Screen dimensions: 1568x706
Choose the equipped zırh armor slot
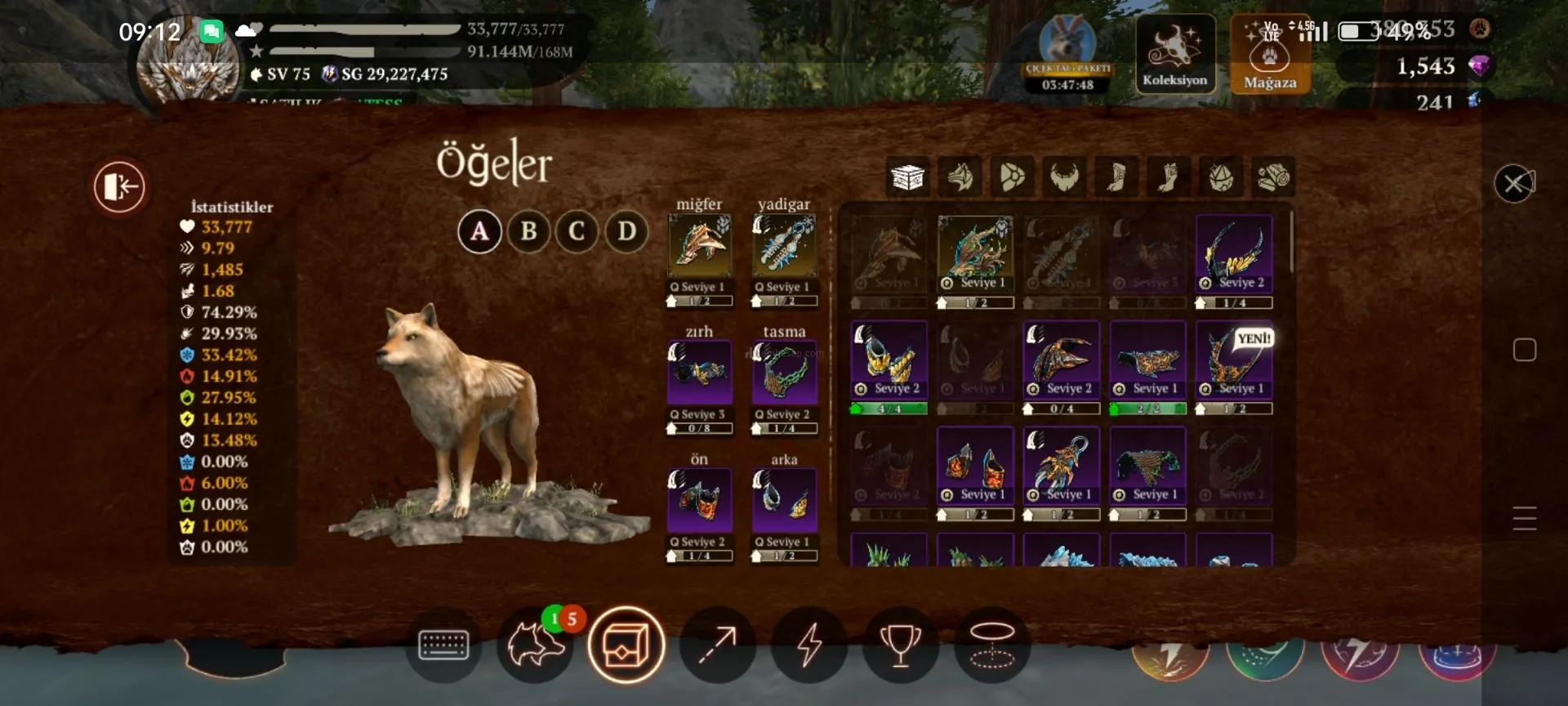tap(700, 373)
